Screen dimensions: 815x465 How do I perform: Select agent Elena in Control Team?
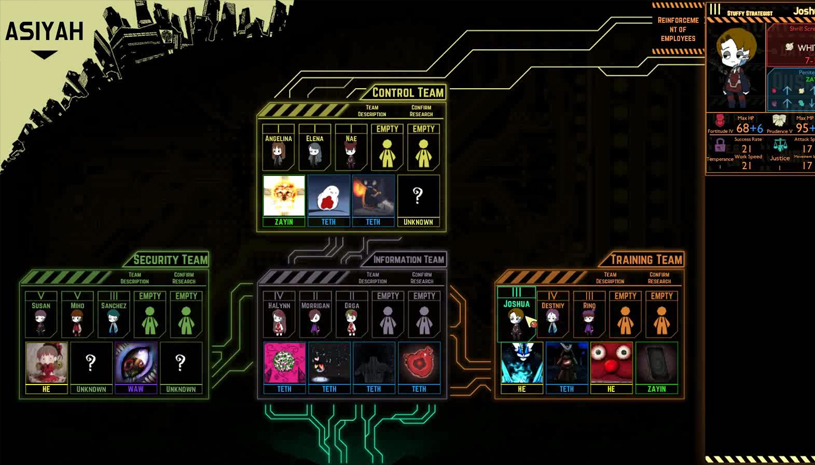pyautogui.click(x=315, y=148)
